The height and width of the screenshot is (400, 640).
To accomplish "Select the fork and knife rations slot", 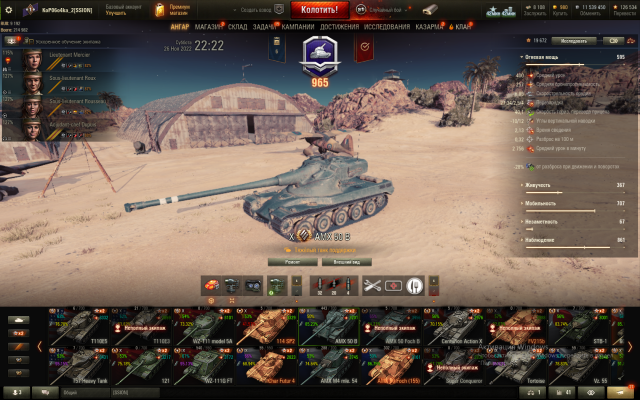I will (x=416, y=285).
